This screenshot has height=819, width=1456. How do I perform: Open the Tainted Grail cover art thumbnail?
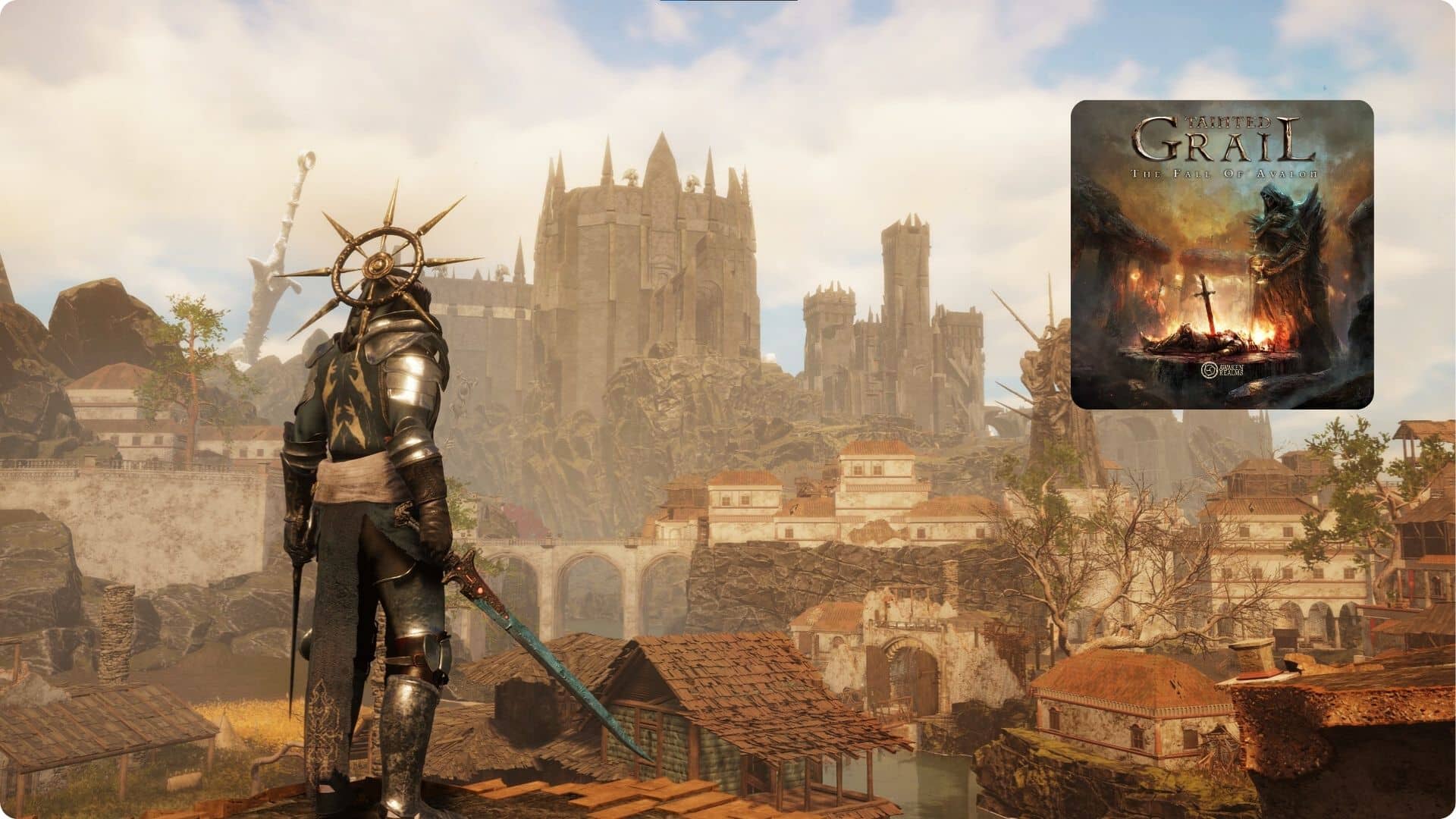(1222, 255)
